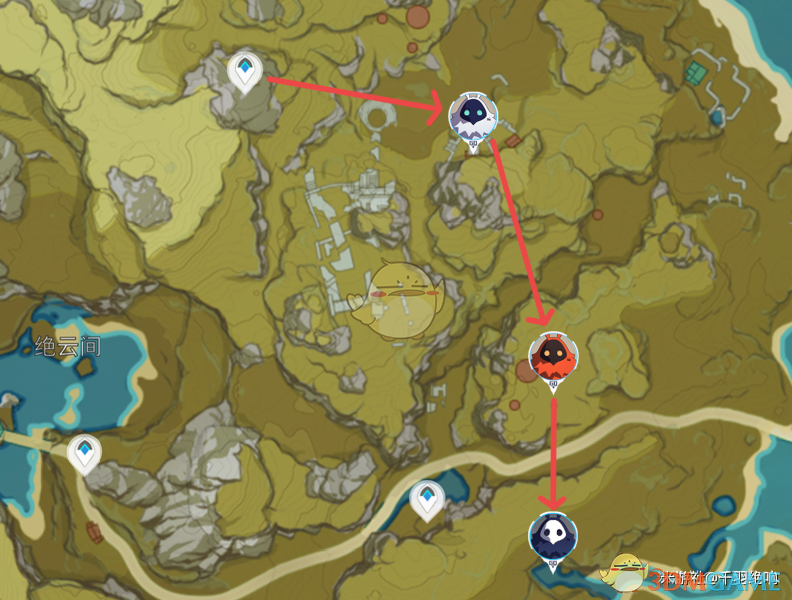
Task: Select the white-hooded Abyss Mage map marker
Action: [x=473, y=119]
